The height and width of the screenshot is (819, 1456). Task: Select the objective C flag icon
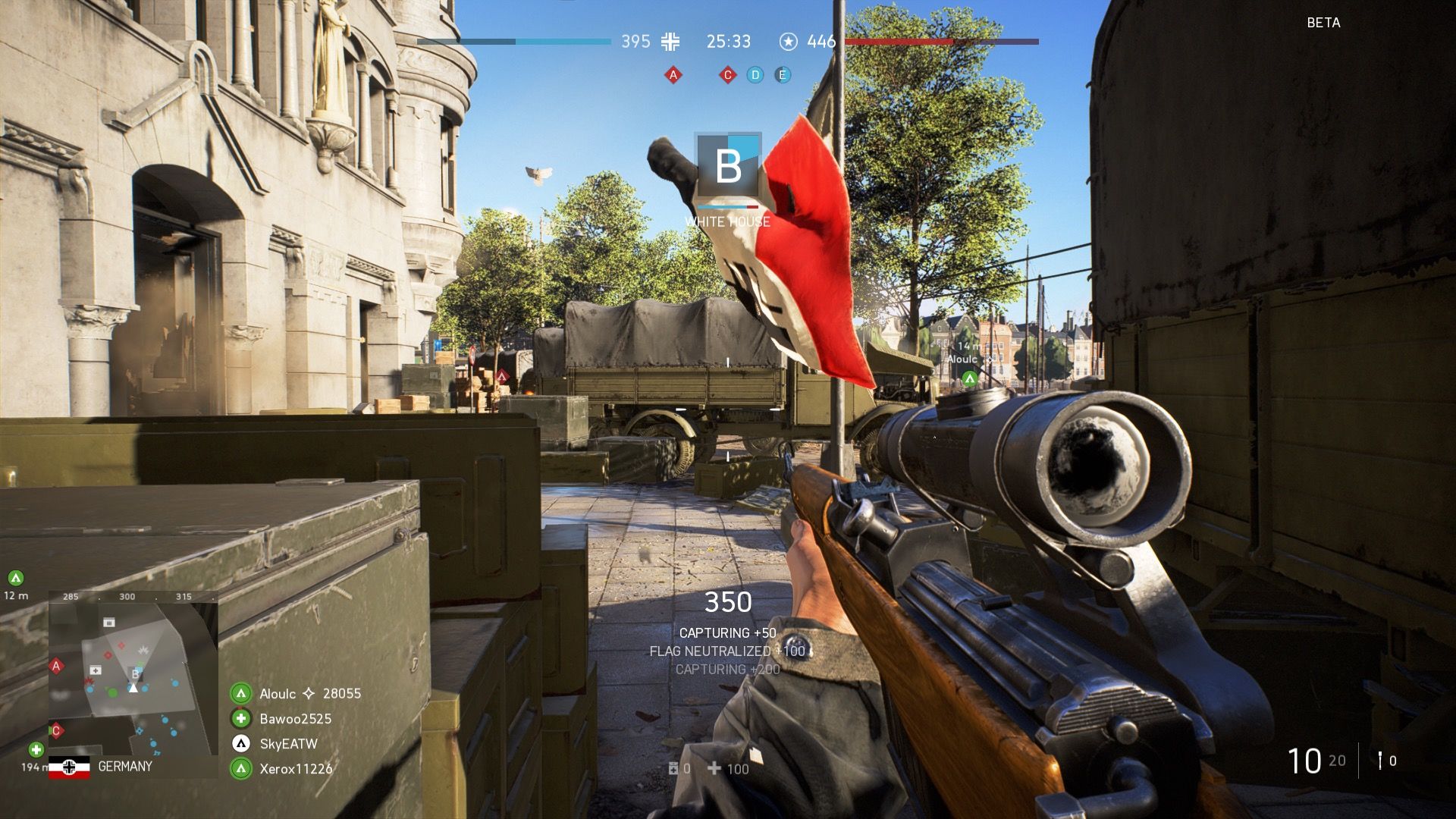[728, 75]
